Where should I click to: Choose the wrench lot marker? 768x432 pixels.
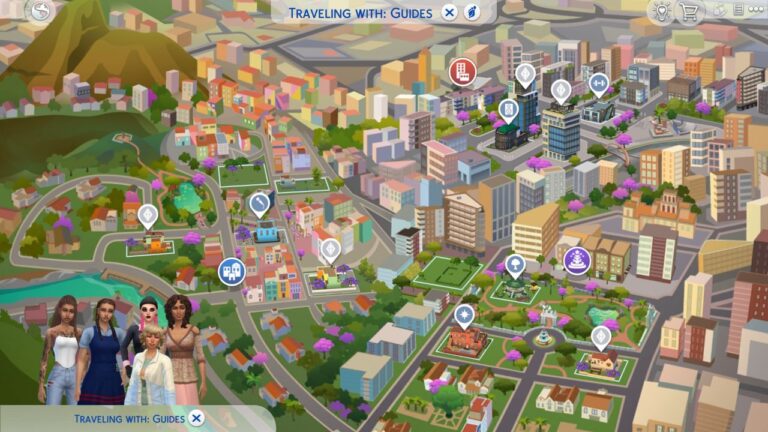coord(260,204)
